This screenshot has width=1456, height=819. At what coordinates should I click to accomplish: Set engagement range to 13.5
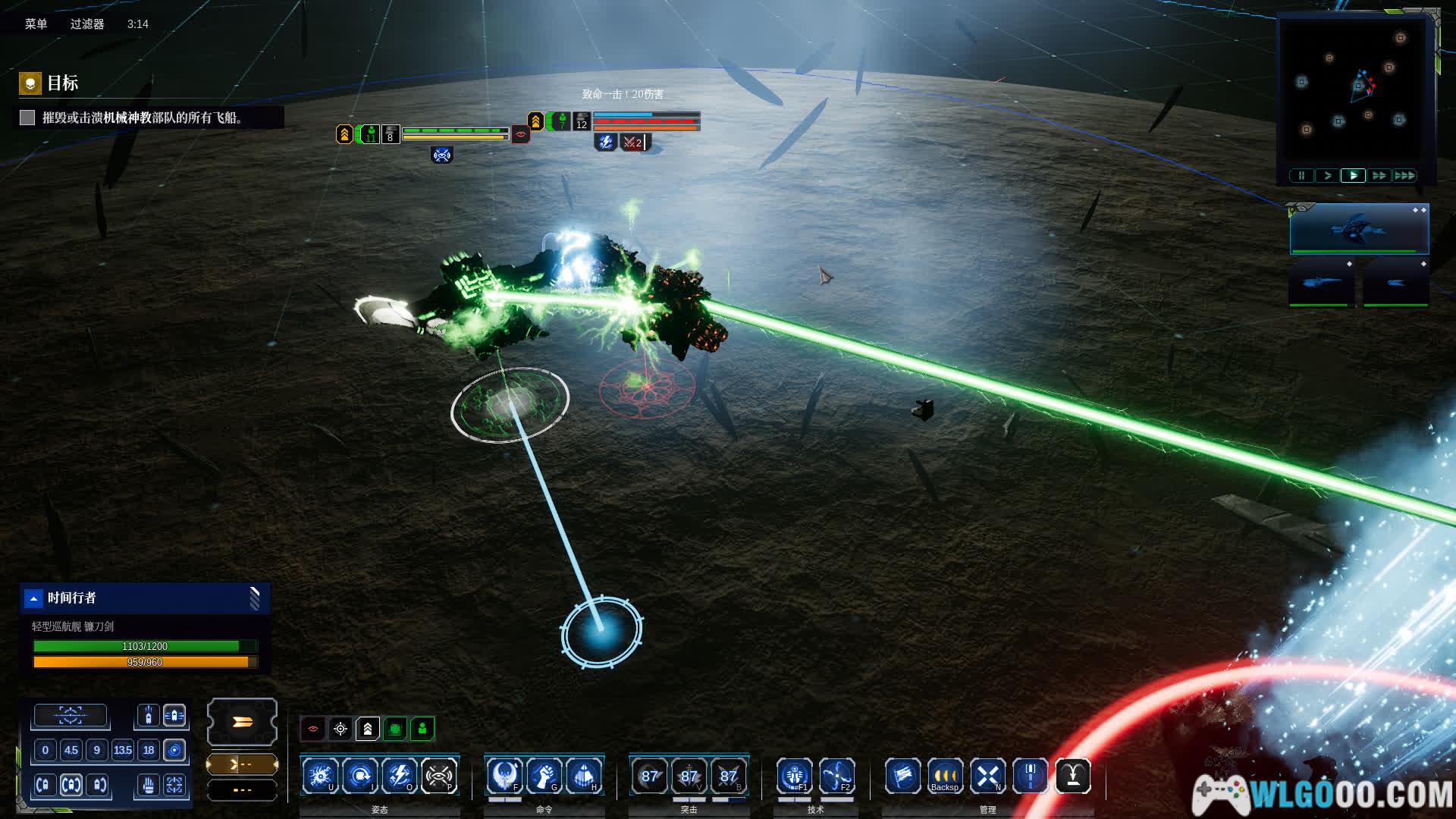click(x=122, y=750)
